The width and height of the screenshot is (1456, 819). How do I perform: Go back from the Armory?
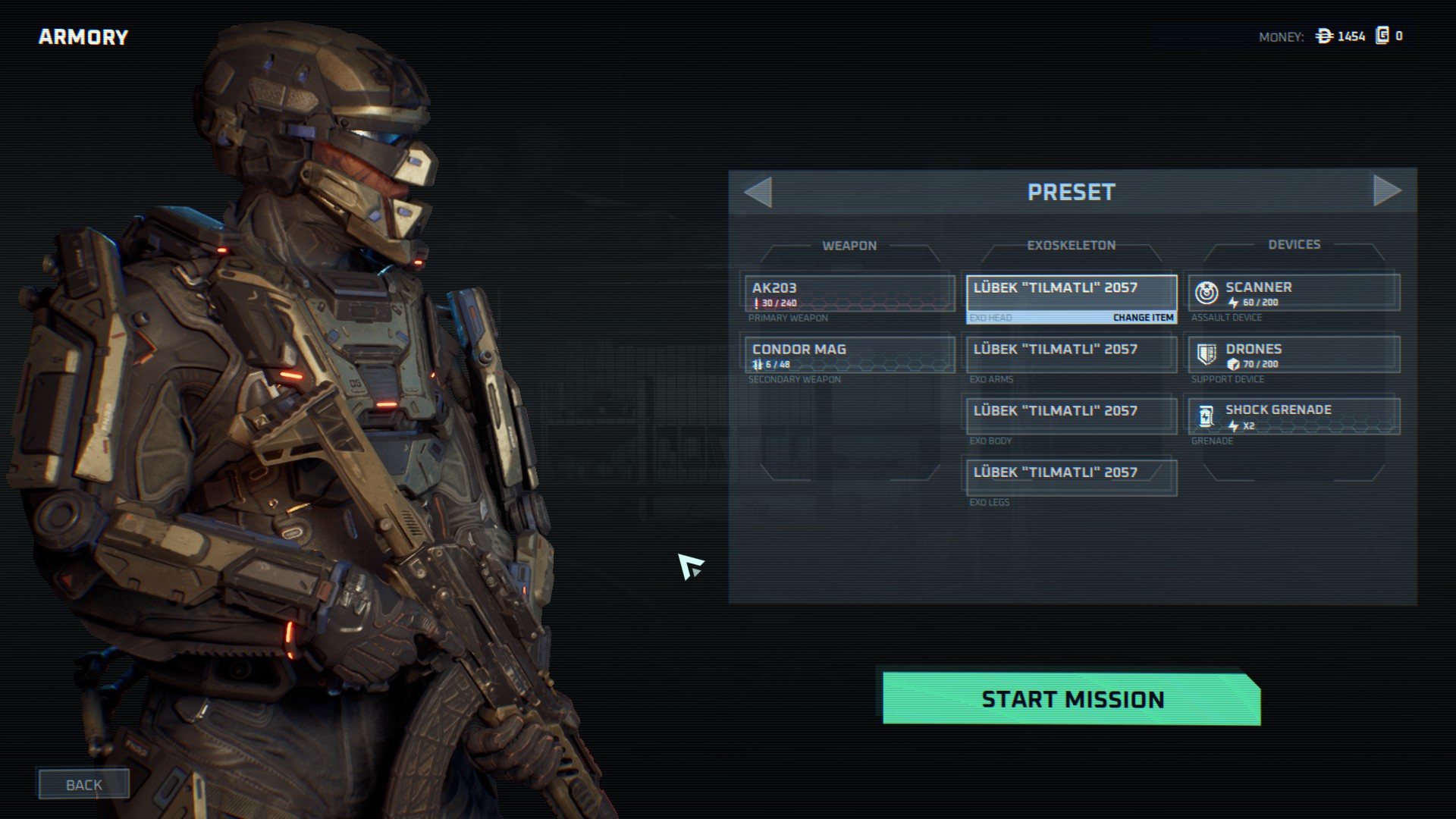83,784
